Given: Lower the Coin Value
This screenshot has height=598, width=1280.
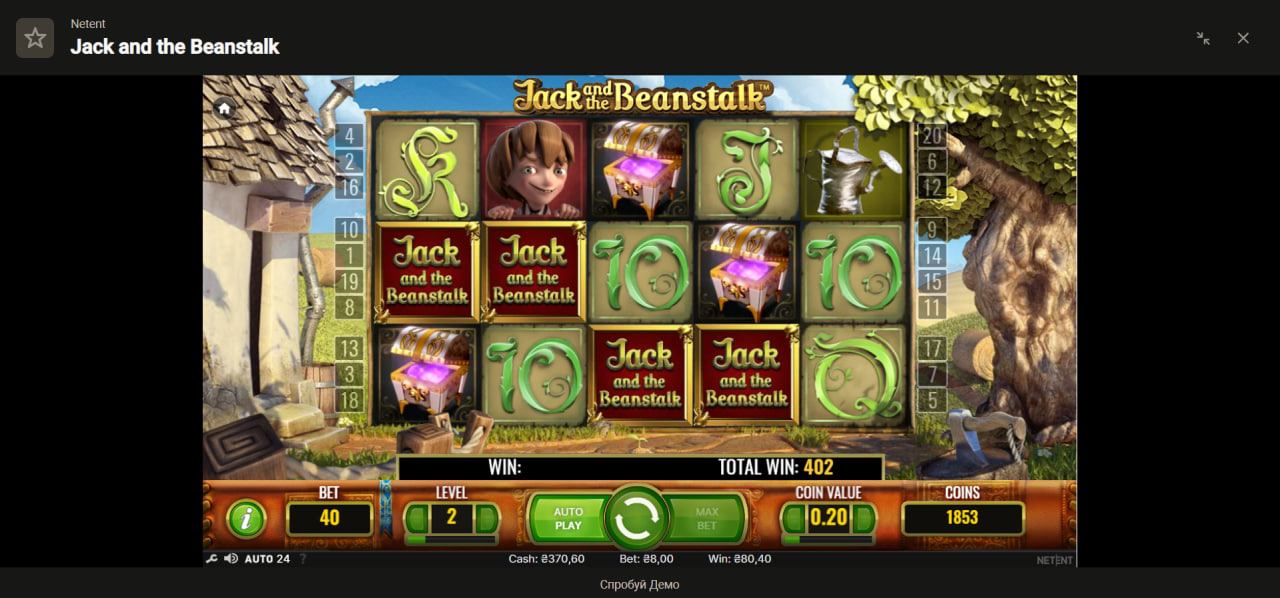Looking at the screenshot, I should pos(792,518).
